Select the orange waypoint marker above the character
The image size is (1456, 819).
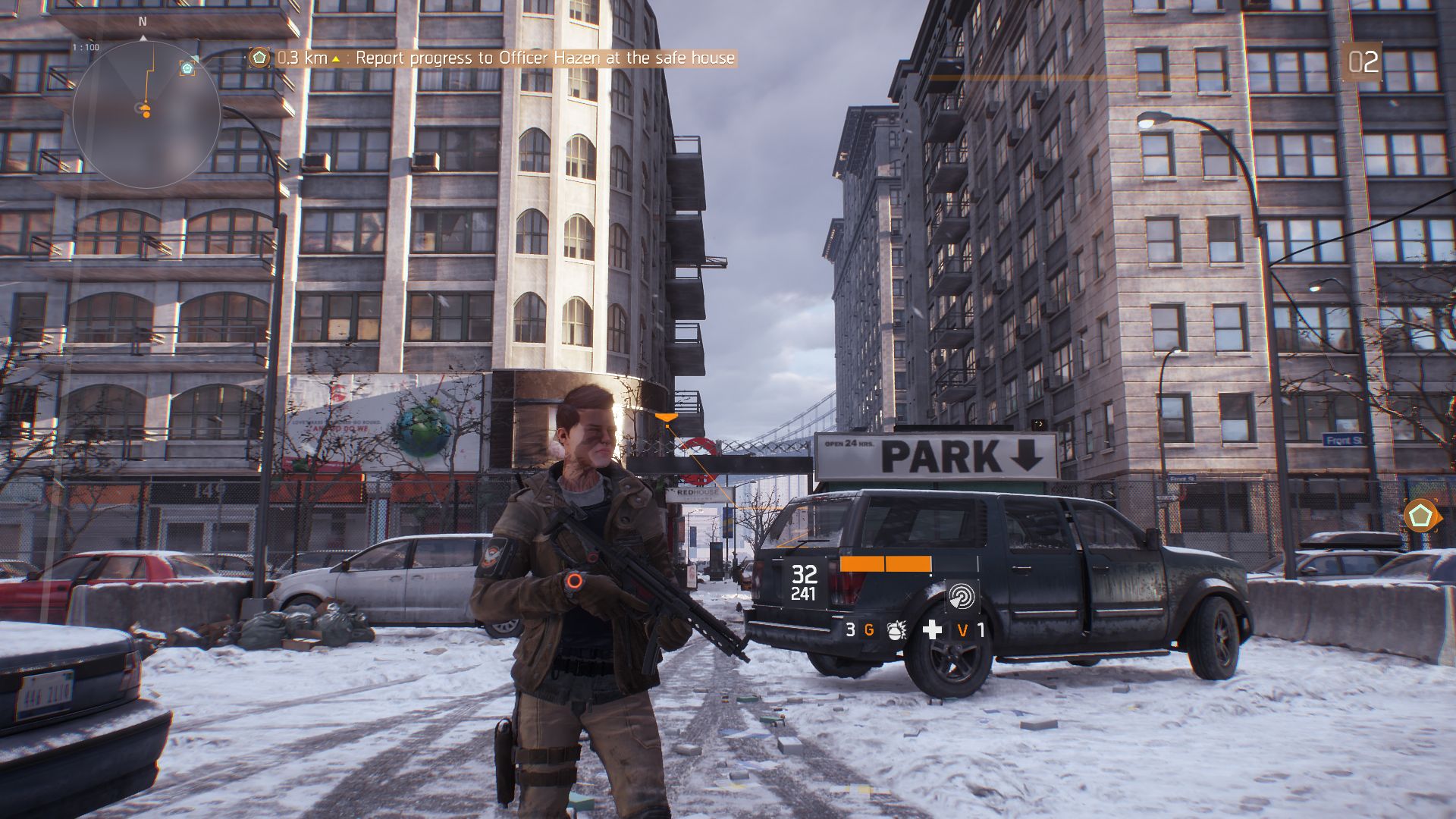(665, 416)
